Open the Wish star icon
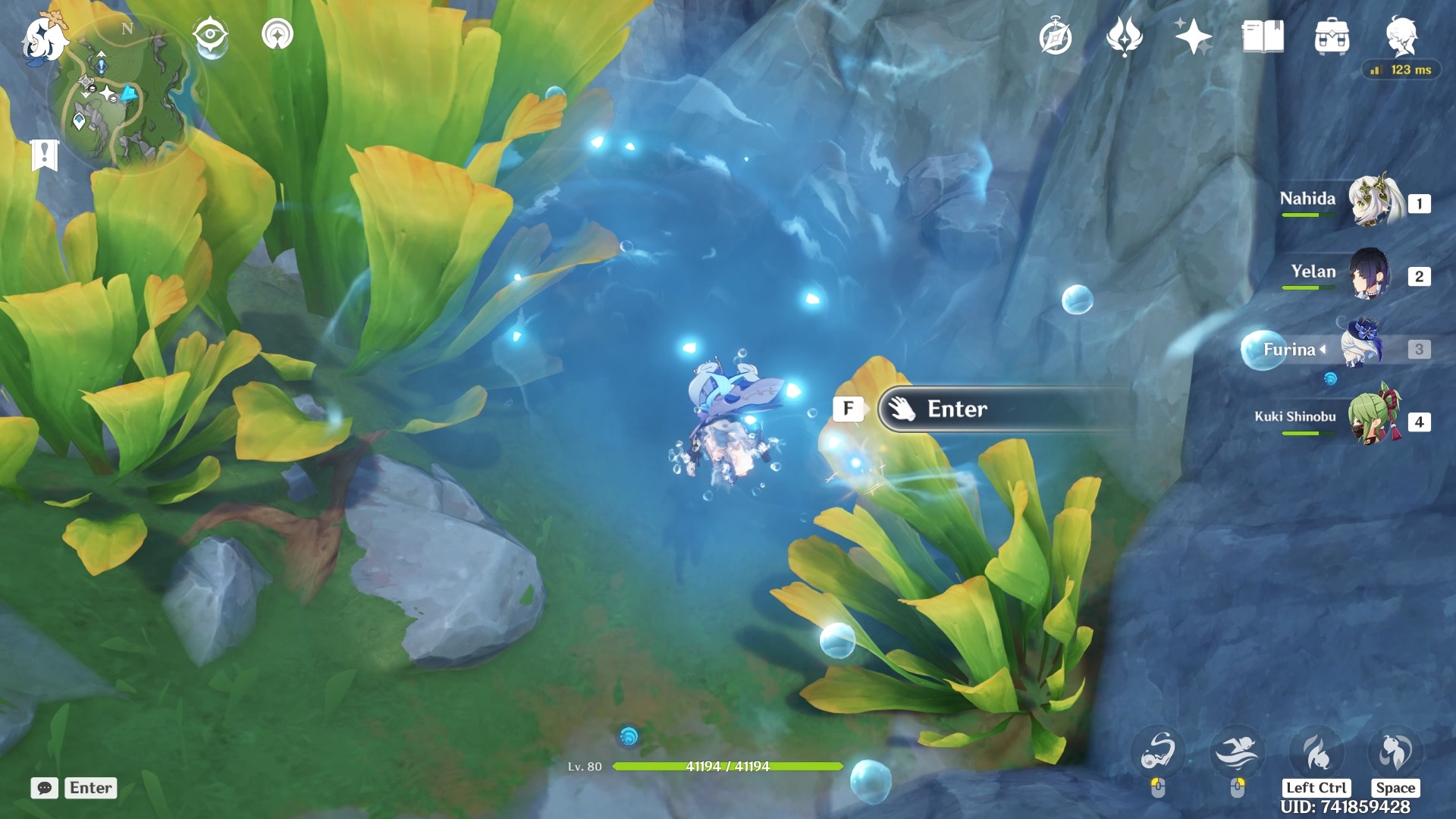Viewport: 1456px width, 819px height. [x=1193, y=36]
